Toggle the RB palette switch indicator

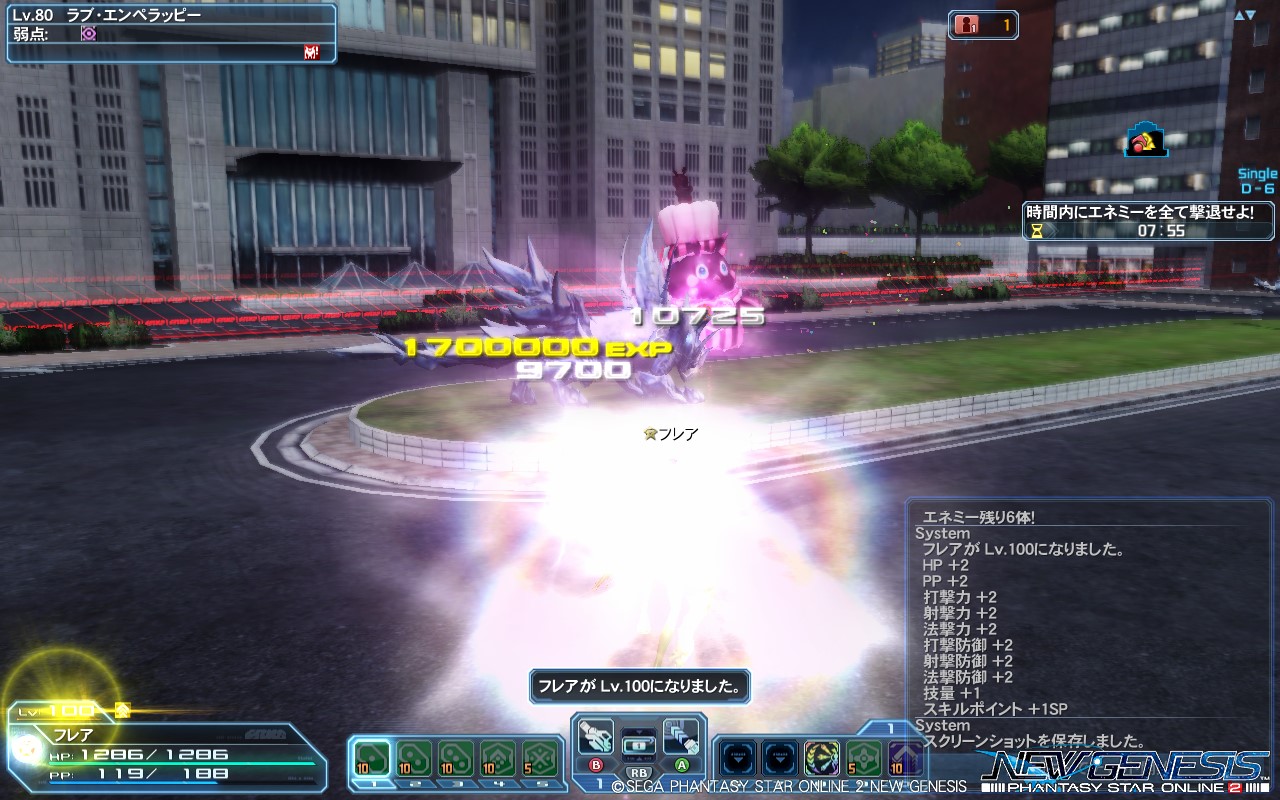click(638, 773)
